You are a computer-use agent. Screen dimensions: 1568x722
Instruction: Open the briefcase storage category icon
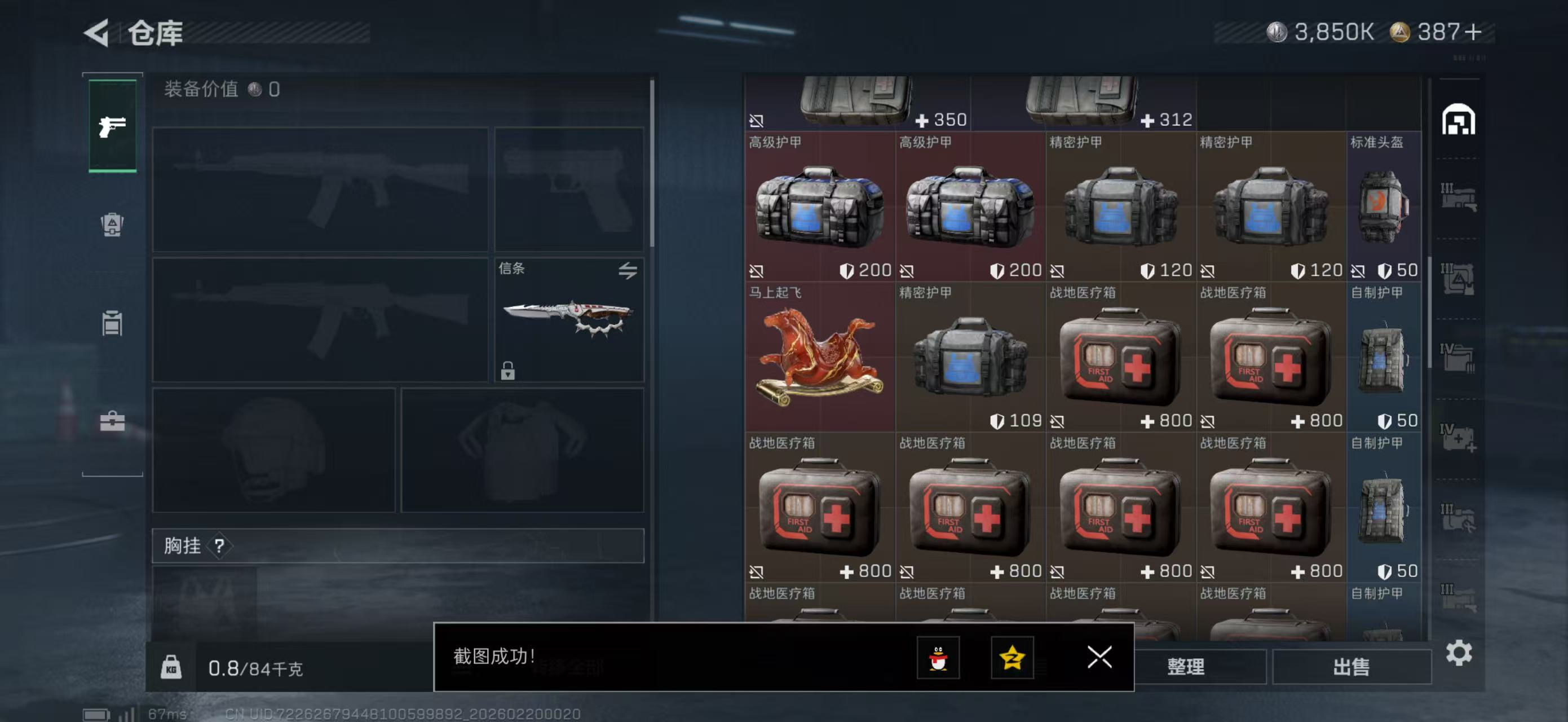tap(112, 420)
